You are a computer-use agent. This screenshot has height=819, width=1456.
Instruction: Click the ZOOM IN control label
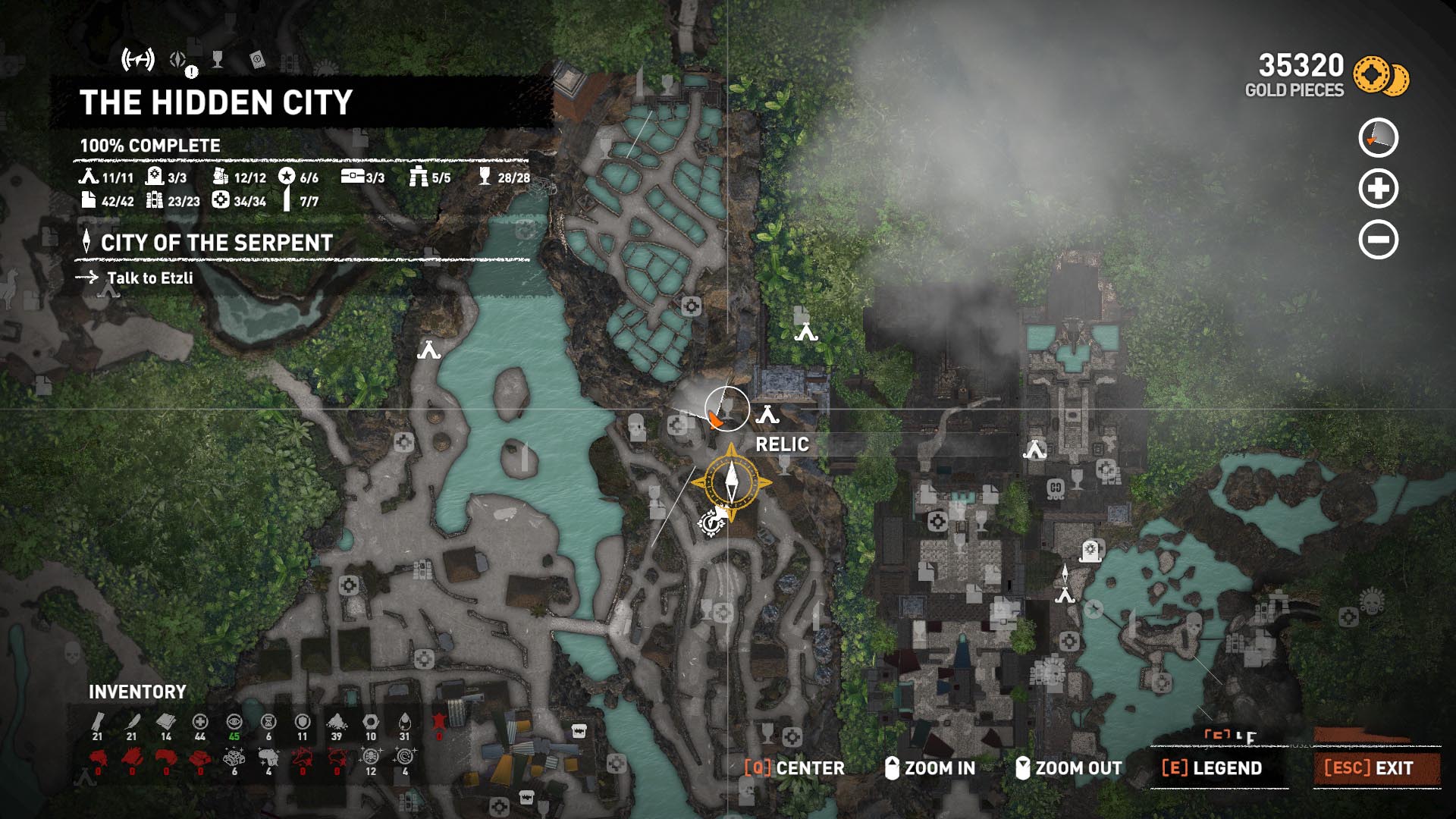coord(930,768)
